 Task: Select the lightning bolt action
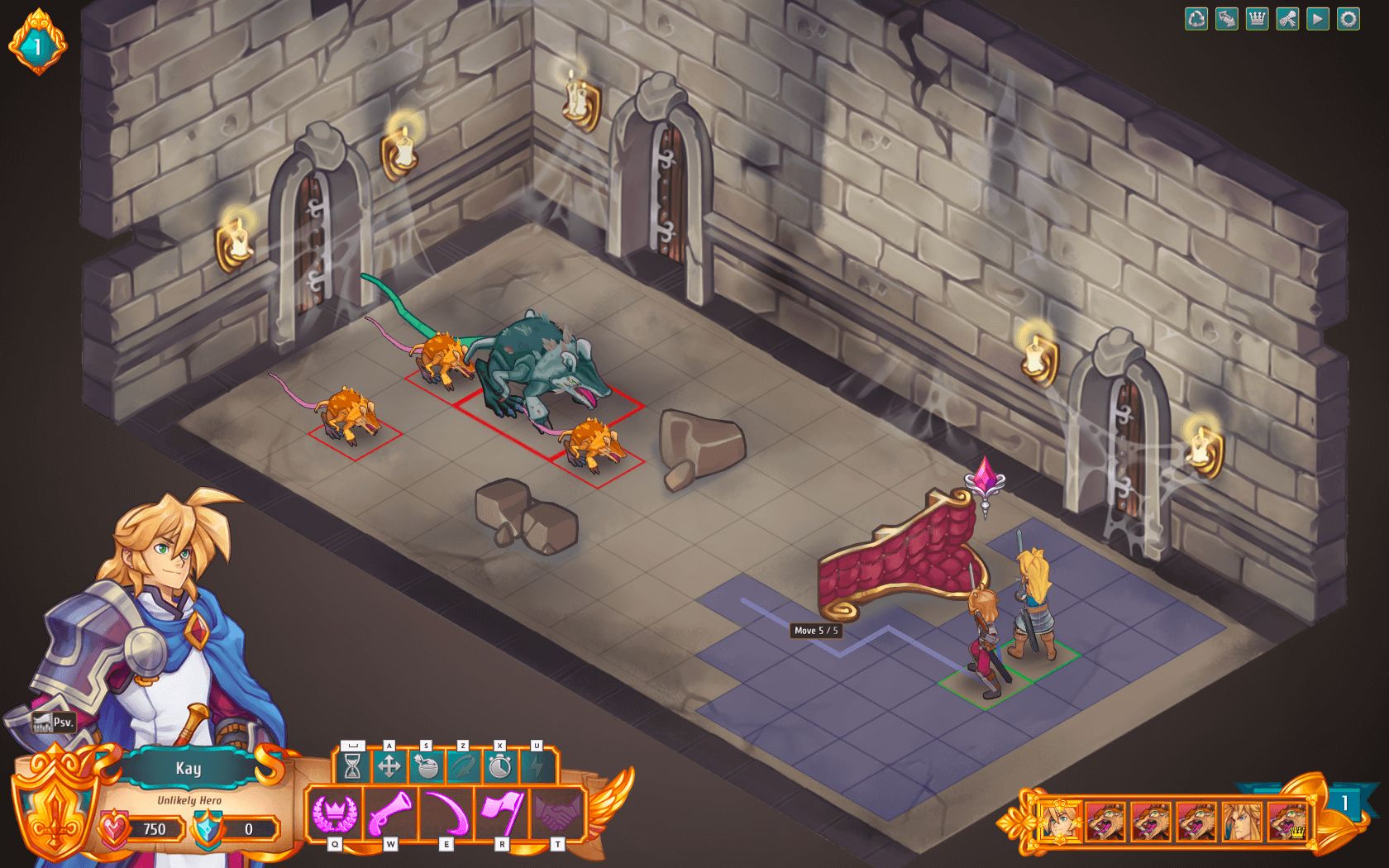(x=537, y=767)
